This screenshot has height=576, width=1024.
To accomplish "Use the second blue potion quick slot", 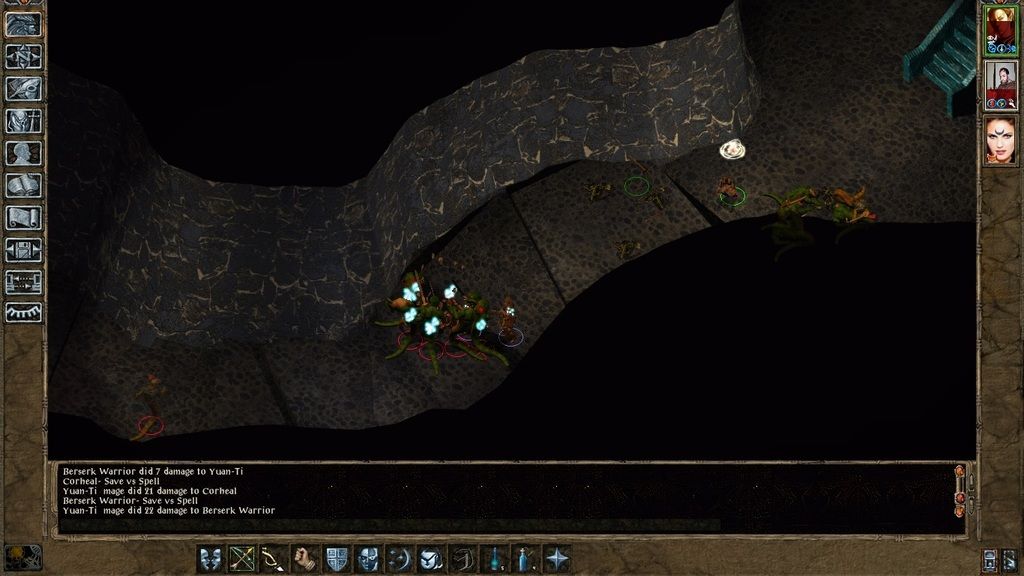I will click(x=526, y=558).
